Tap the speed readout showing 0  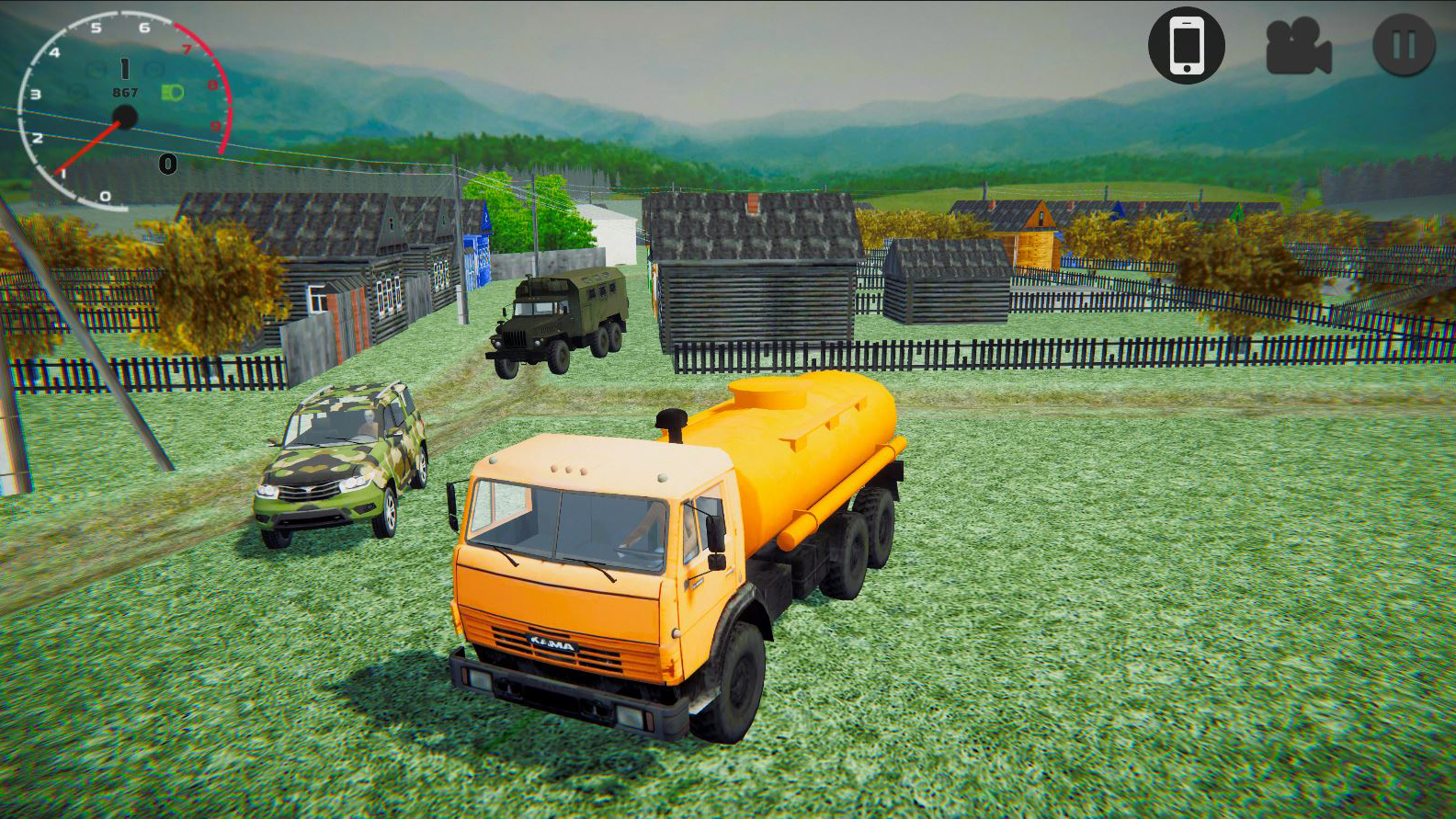click(x=166, y=164)
